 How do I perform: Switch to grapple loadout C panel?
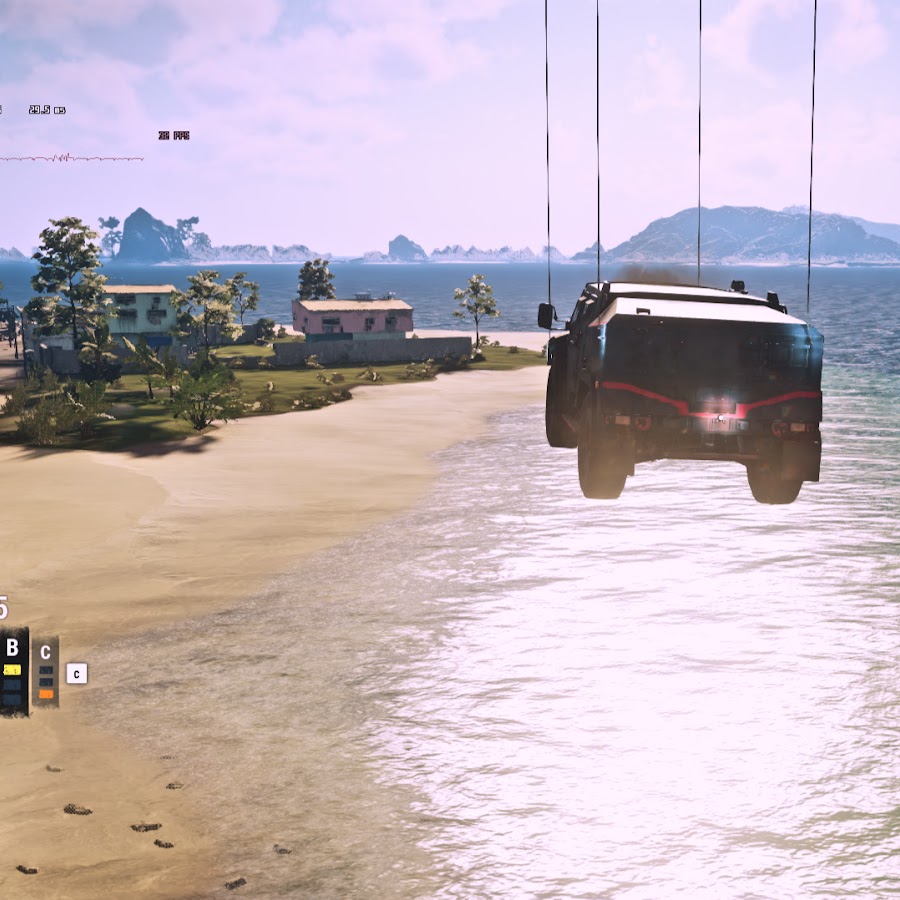pos(45,671)
